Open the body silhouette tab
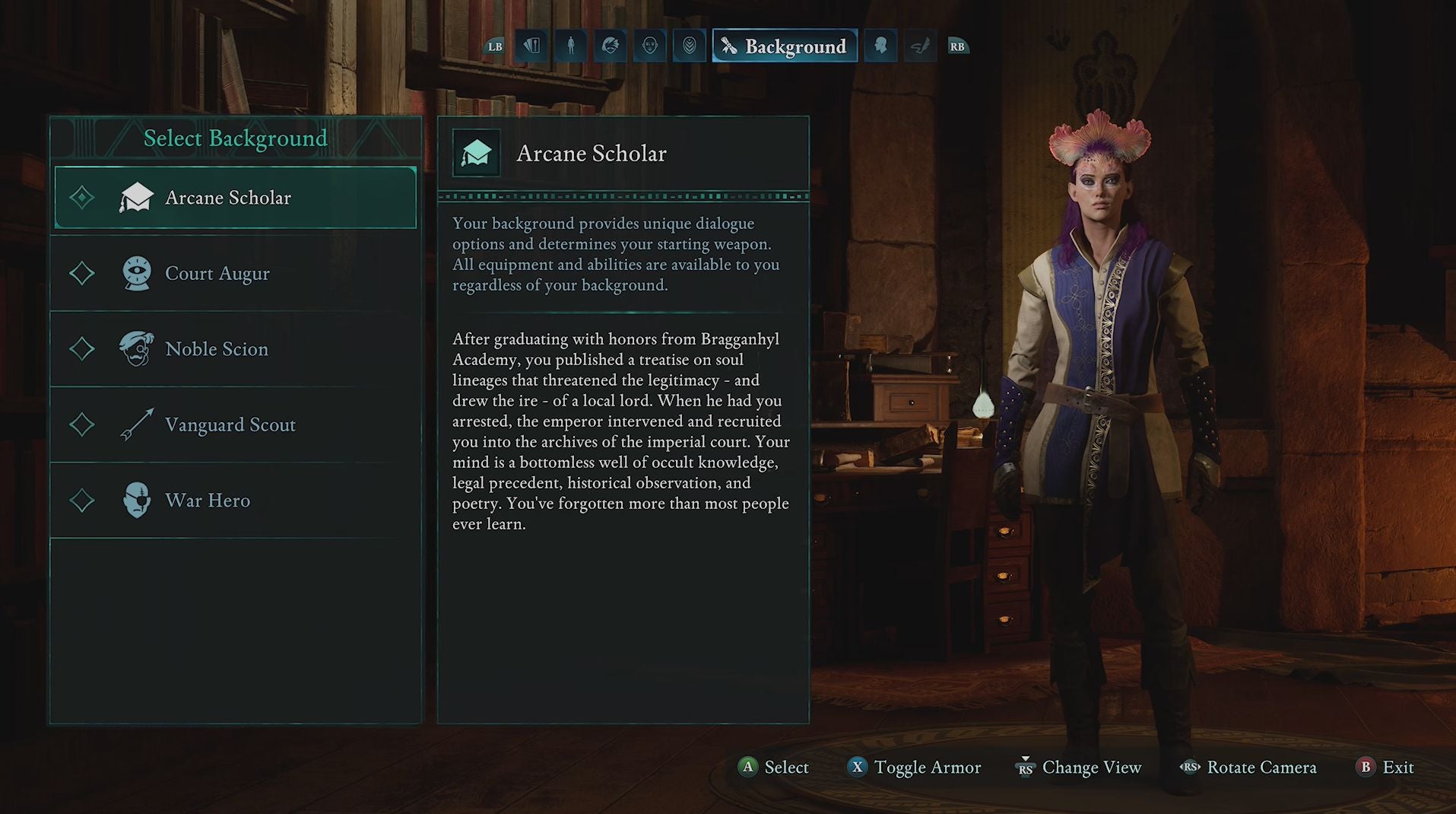Screen dimensions: 1456x814 coord(571,46)
